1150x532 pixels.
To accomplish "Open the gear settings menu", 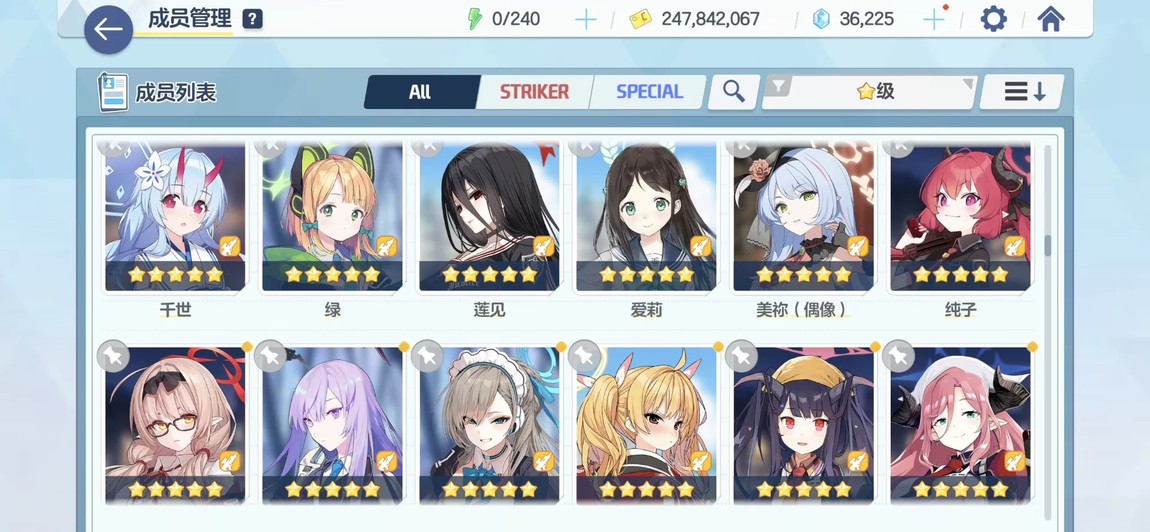I will [x=993, y=19].
